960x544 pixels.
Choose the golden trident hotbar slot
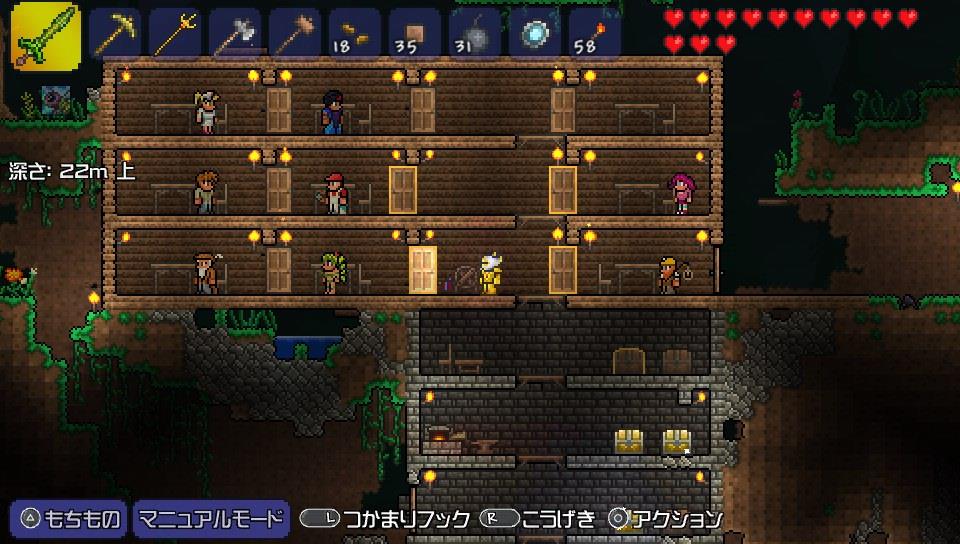click(175, 36)
